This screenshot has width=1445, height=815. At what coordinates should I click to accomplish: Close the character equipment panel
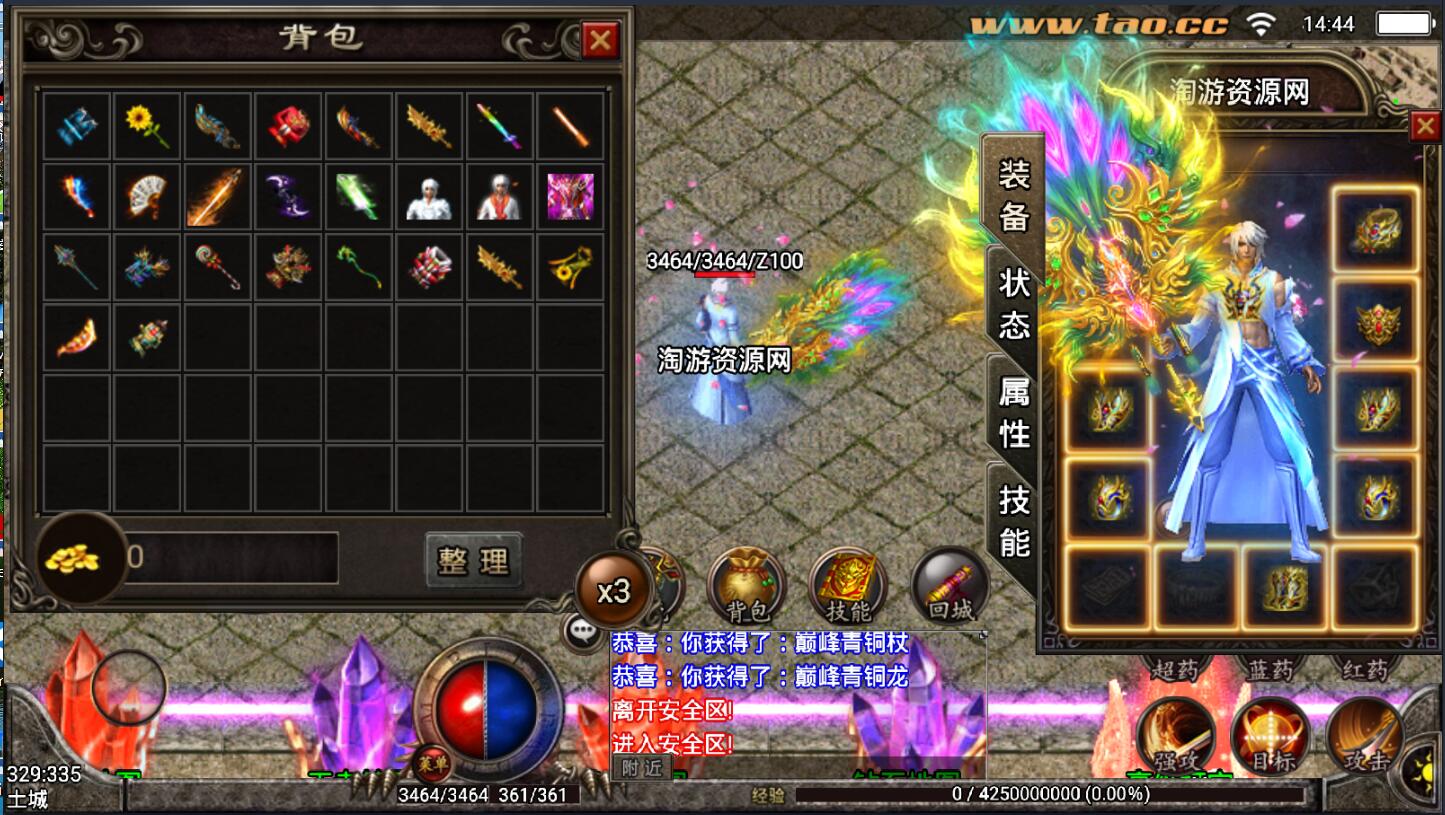1423,127
